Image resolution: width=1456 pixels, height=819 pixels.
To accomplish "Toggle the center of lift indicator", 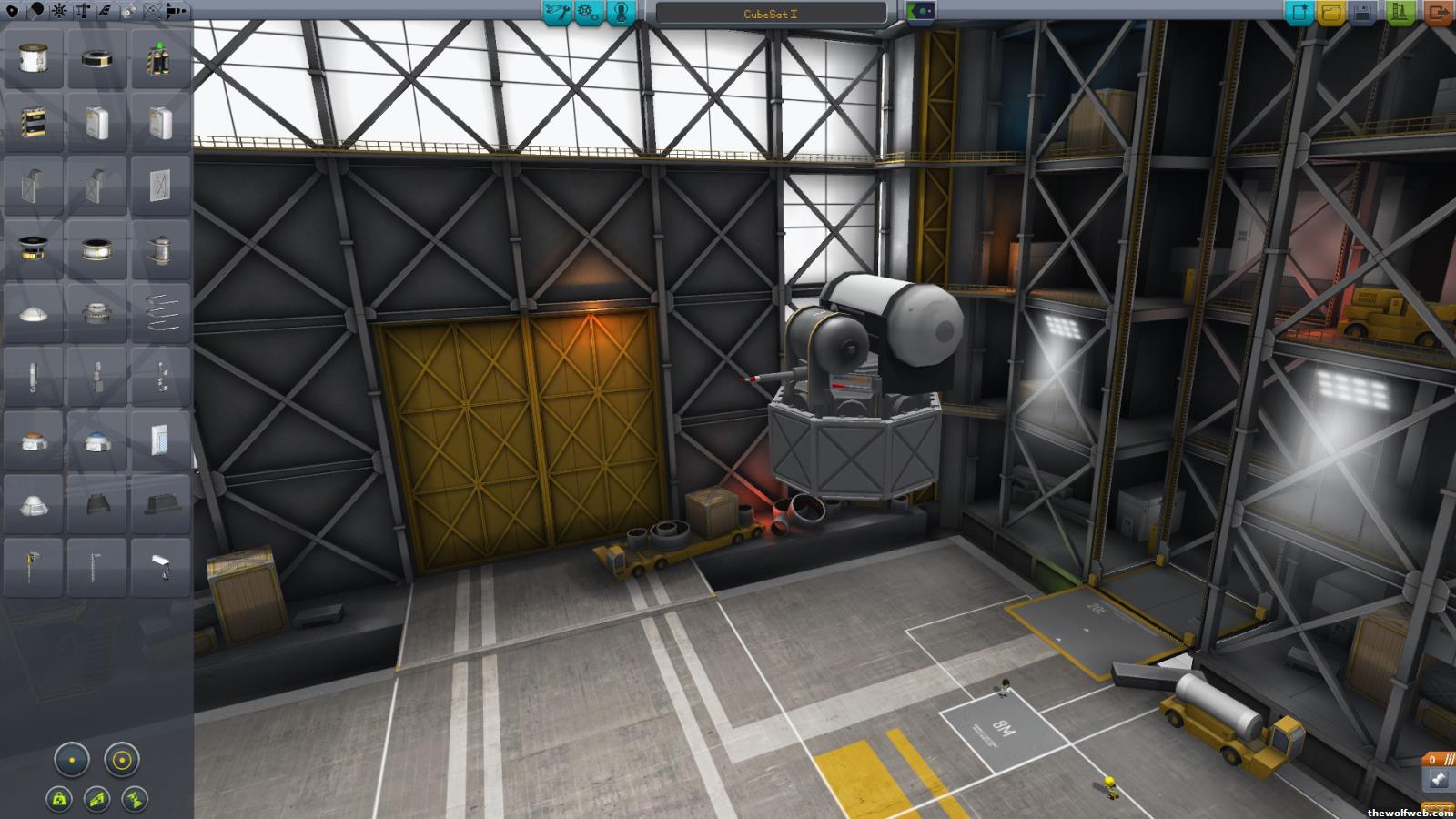I will (x=97, y=799).
